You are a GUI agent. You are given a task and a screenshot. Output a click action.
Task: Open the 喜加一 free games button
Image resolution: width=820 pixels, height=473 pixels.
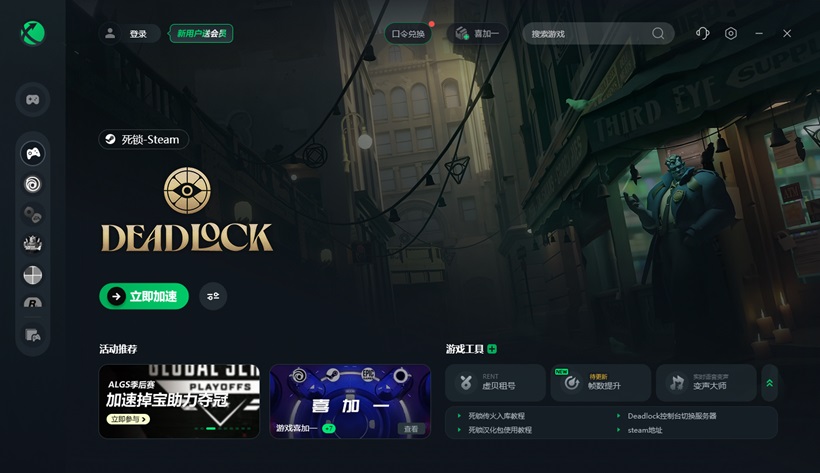click(477, 34)
